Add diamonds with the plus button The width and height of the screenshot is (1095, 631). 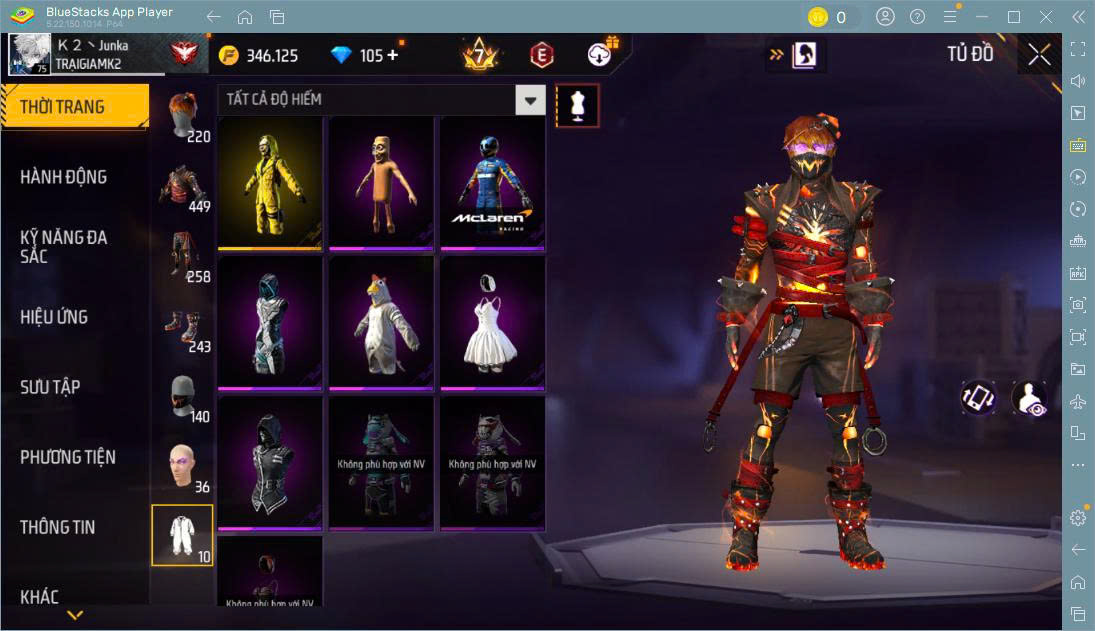tap(392, 56)
